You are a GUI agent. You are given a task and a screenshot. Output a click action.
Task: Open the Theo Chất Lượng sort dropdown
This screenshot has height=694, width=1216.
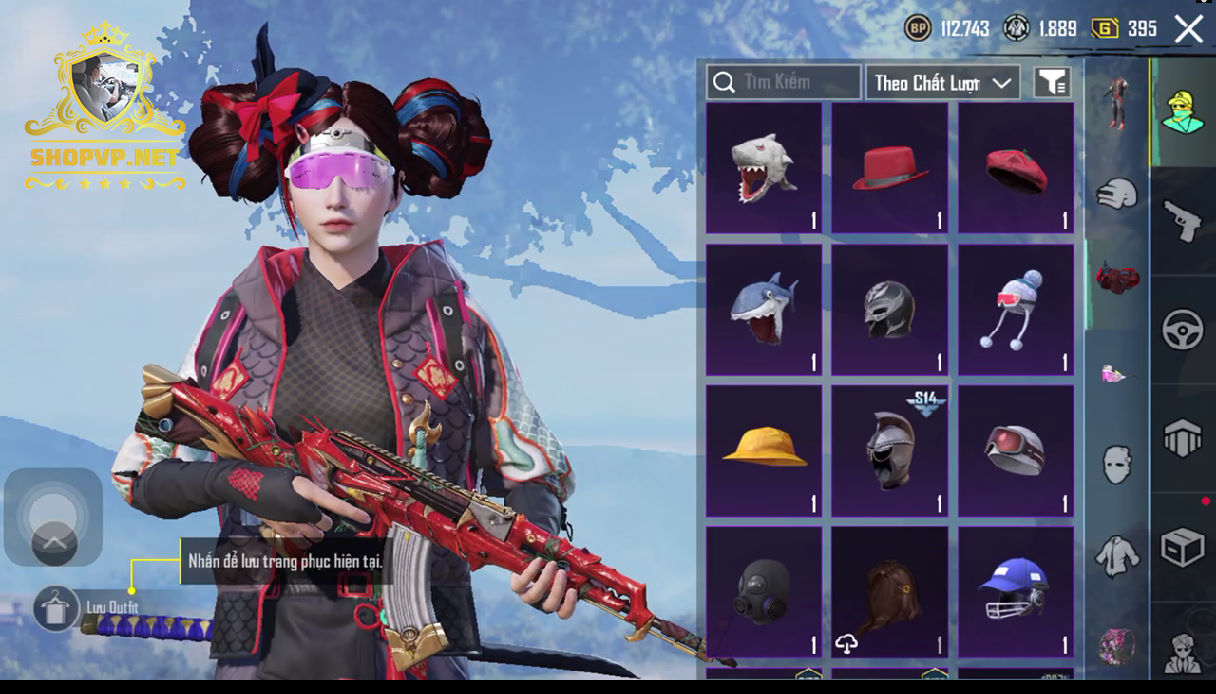pos(942,83)
